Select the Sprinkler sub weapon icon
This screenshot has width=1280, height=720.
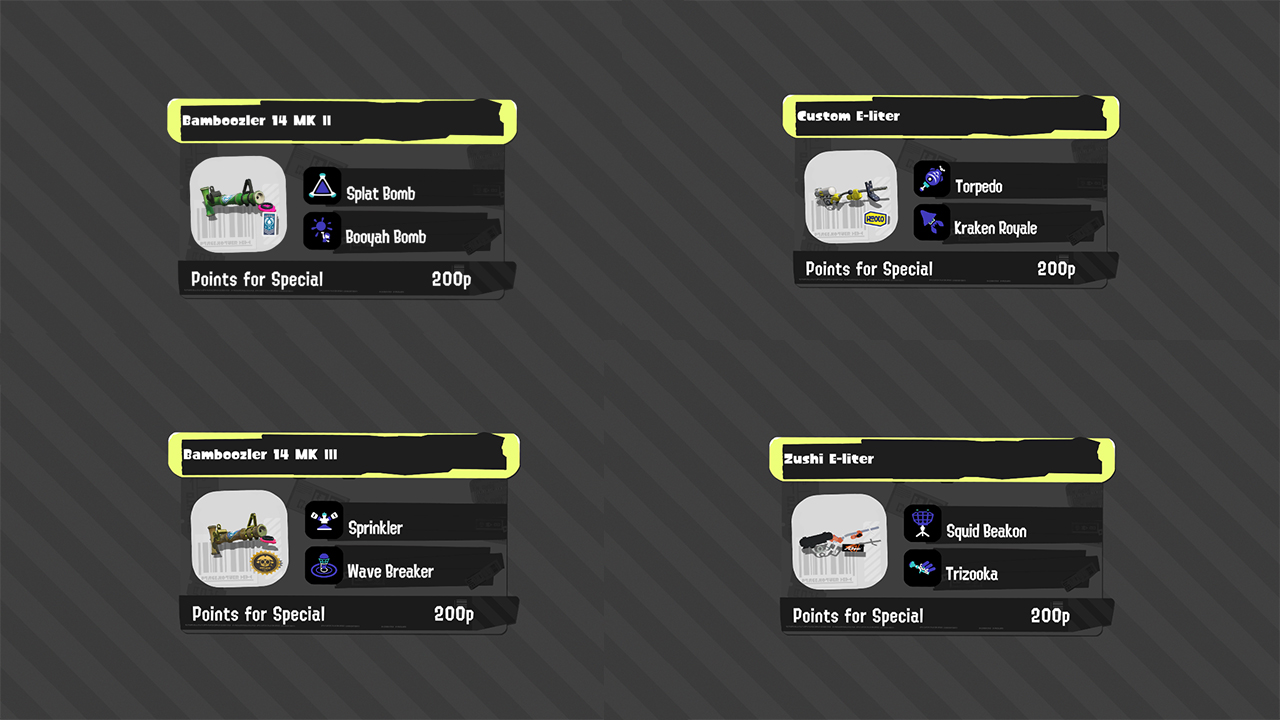click(324, 520)
